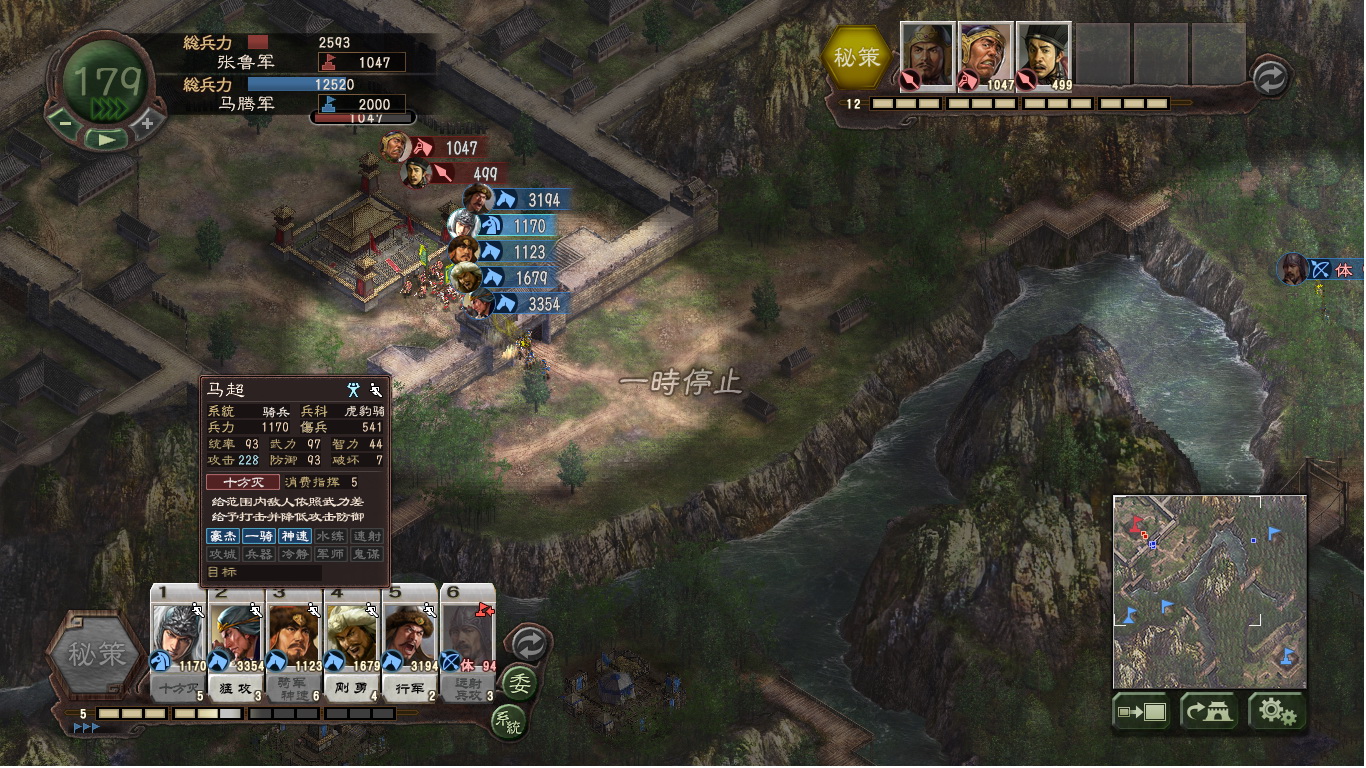Click the castle with arrow button
The height and width of the screenshot is (768, 1366).
(x=1209, y=712)
